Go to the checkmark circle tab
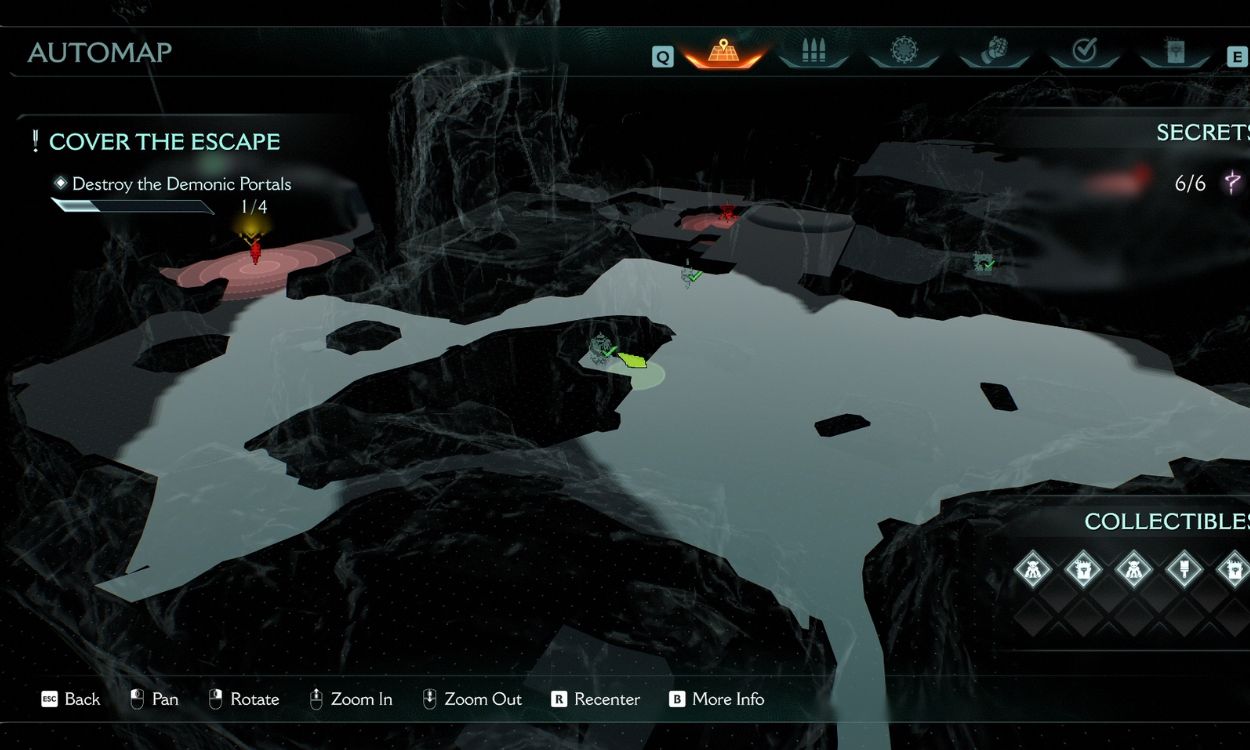The width and height of the screenshot is (1250, 750). point(1084,50)
